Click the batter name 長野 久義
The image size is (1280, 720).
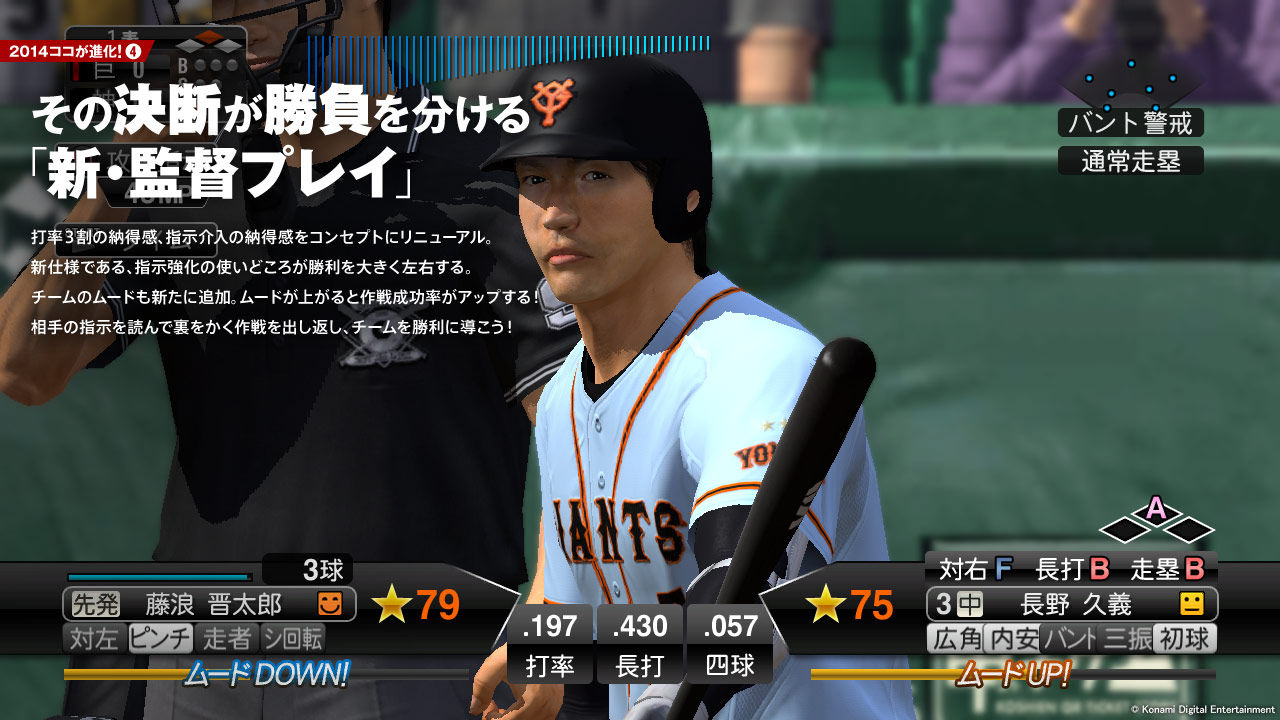pyautogui.click(x=1075, y=605)
